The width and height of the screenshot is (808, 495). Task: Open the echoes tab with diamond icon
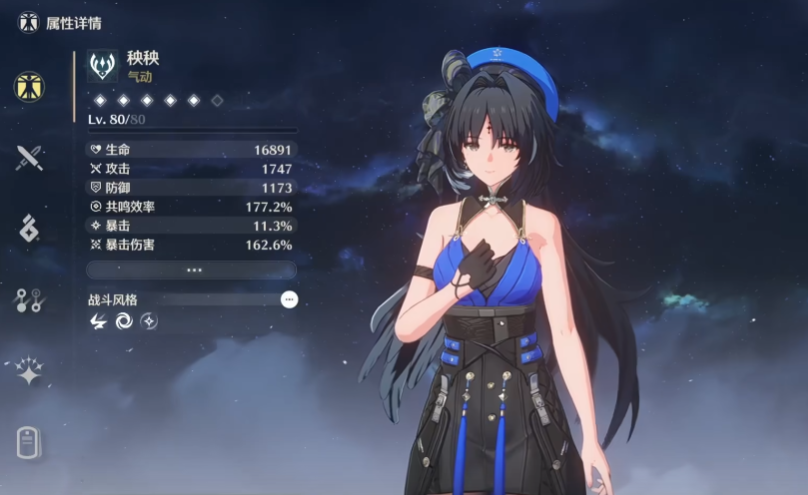point(28,228)
